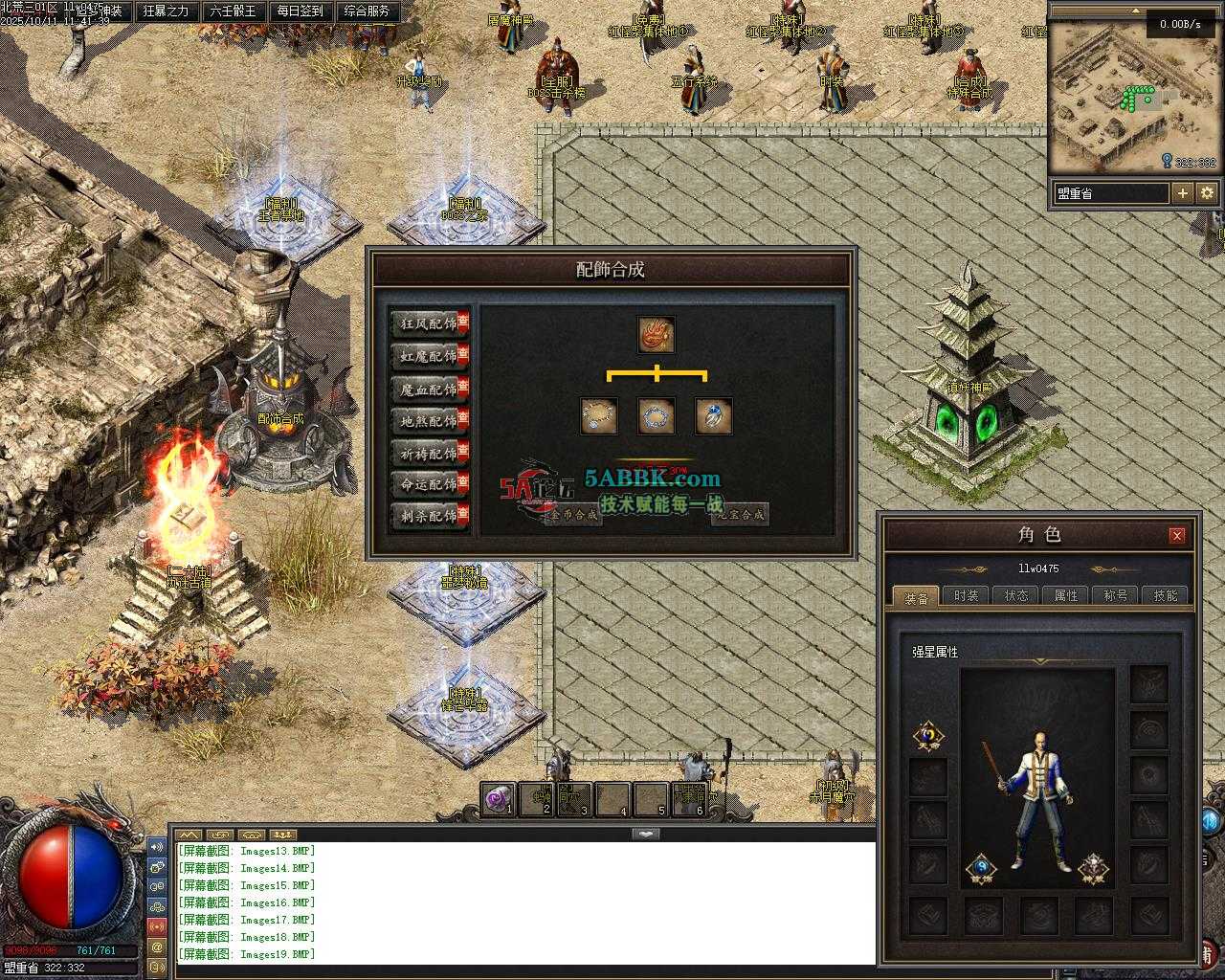Choose the 魔血配饰 entry

429,389
